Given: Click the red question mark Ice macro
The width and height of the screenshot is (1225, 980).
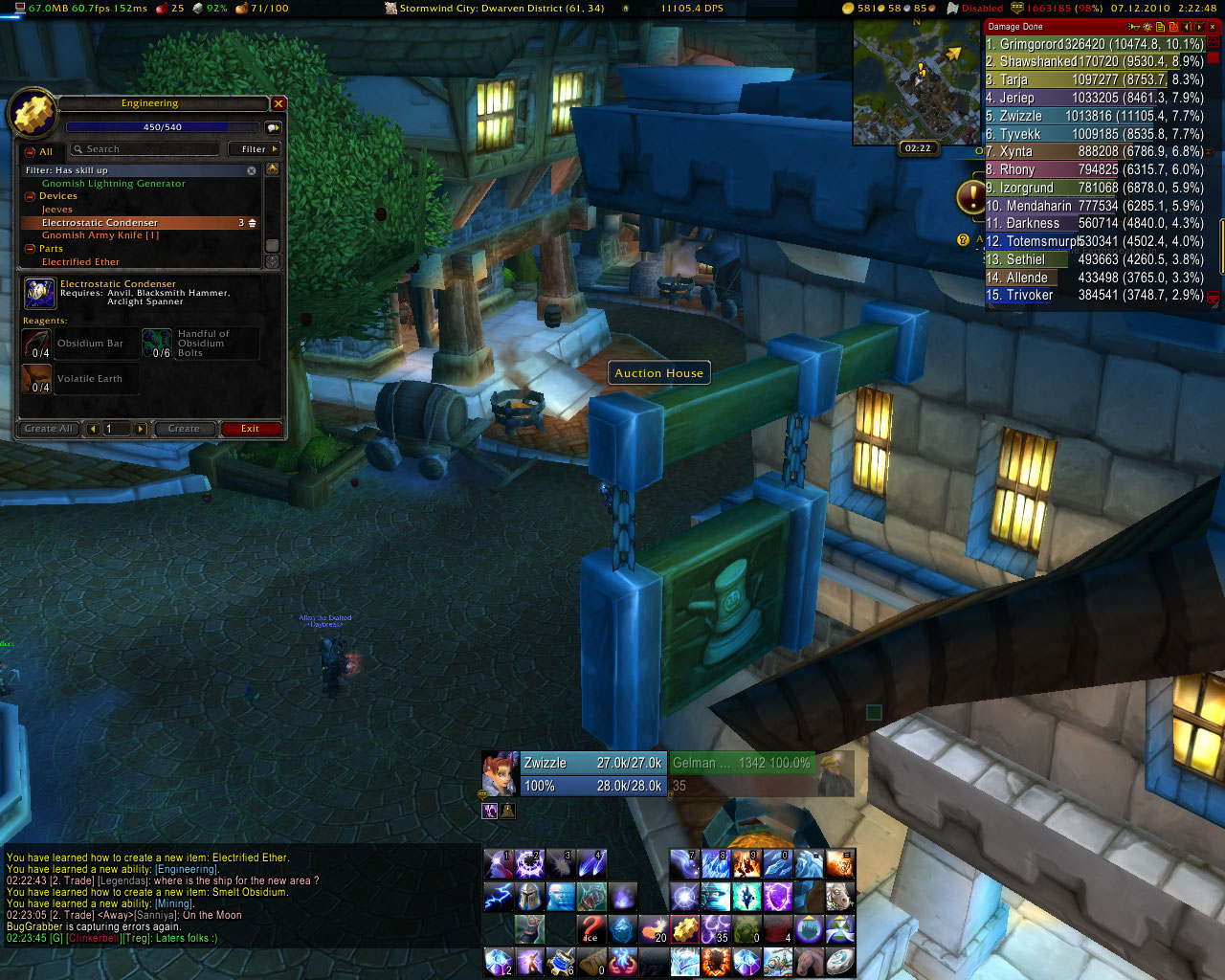Looking at the screenshot, I should tap(591, 929).
